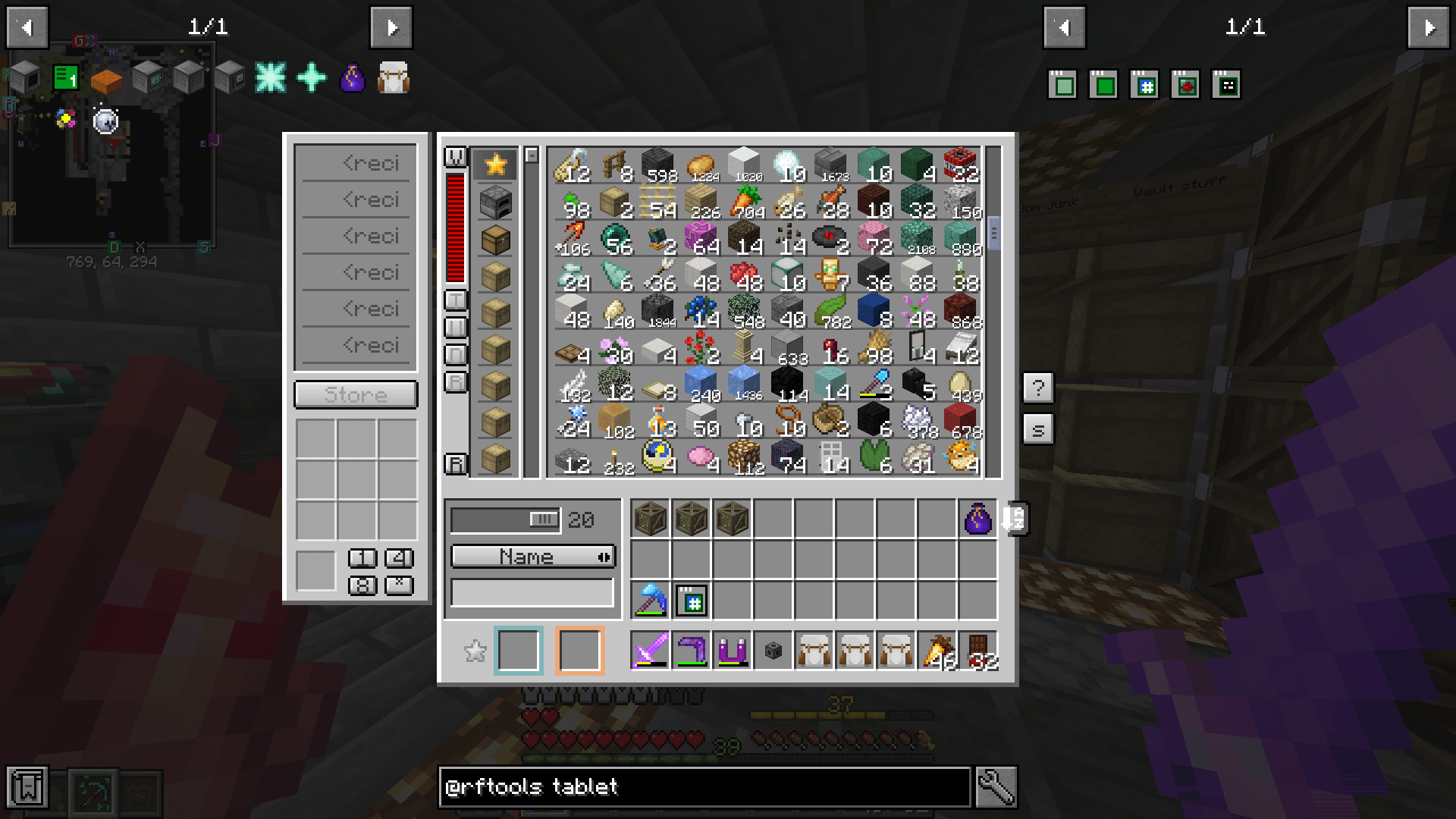The width and height of the screenshot is (1456, 819).
Task: Open the Name sorting dropdown
Action: tap(531, 556)
